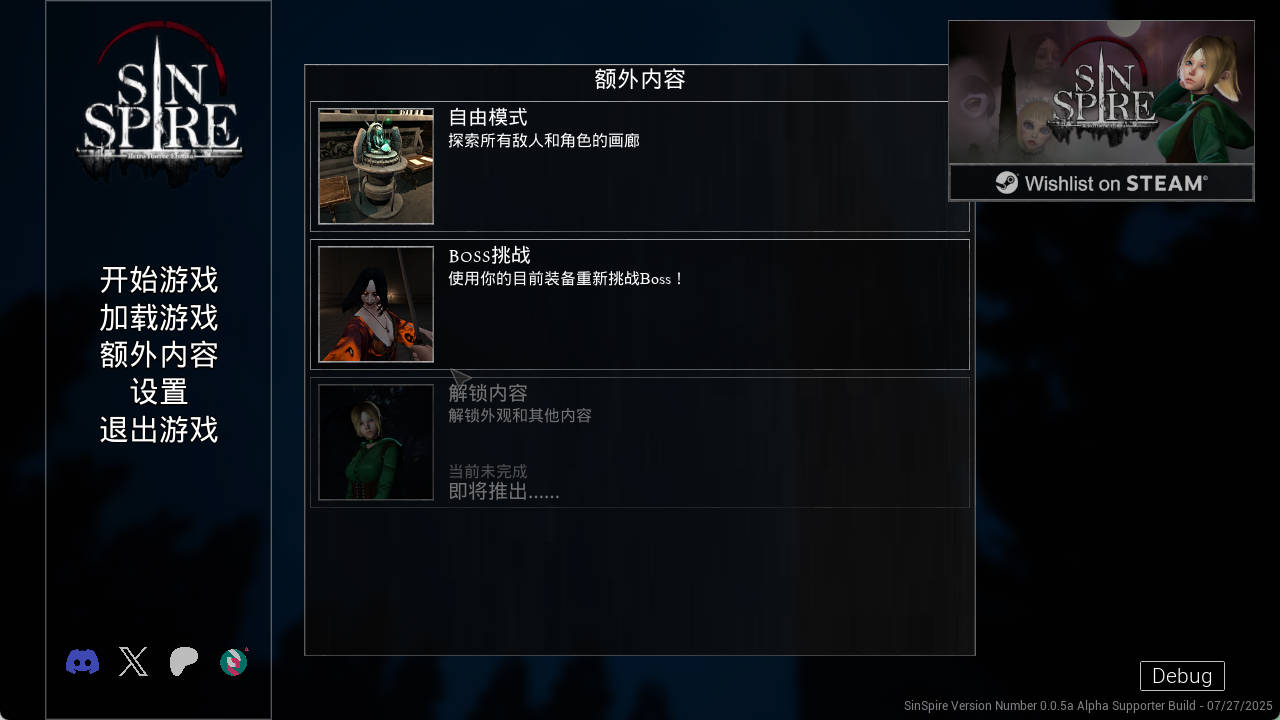The width and height of the screenshot is (1280, 720).
Task: Open the 自由模式 statue thumbnail image
Action: tap(376, 166)
